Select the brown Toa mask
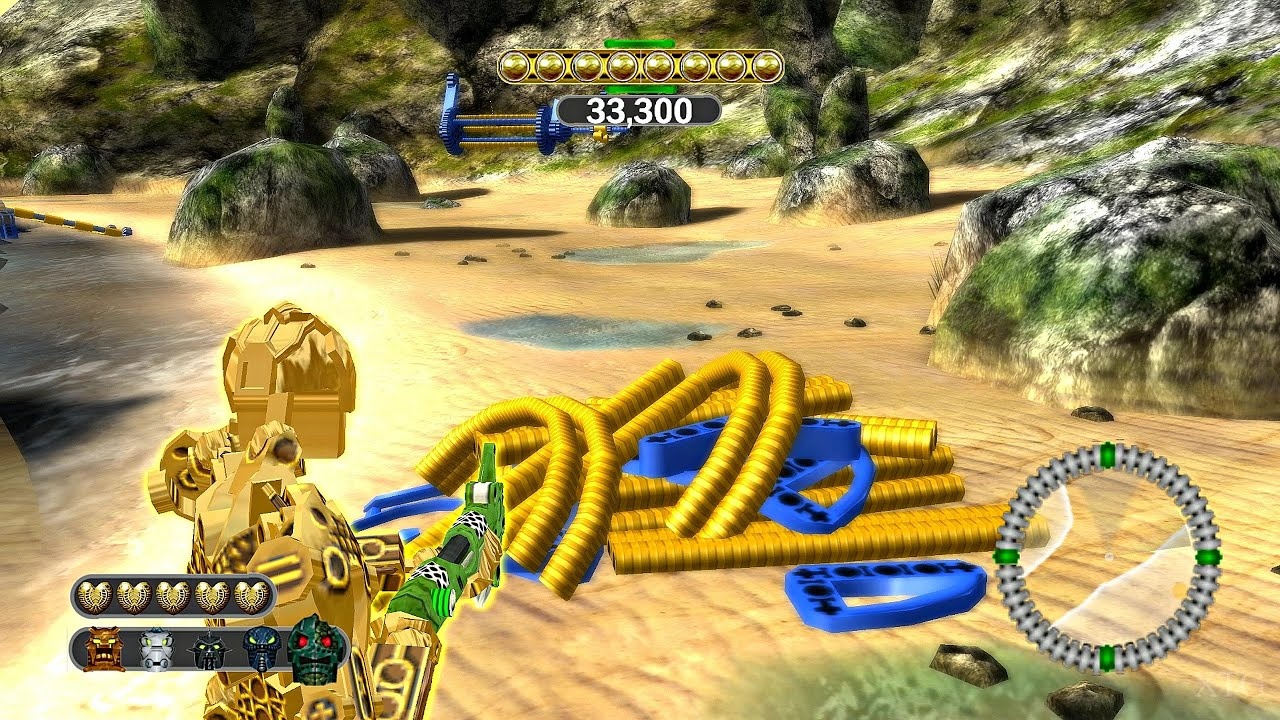 pos(105,649)
